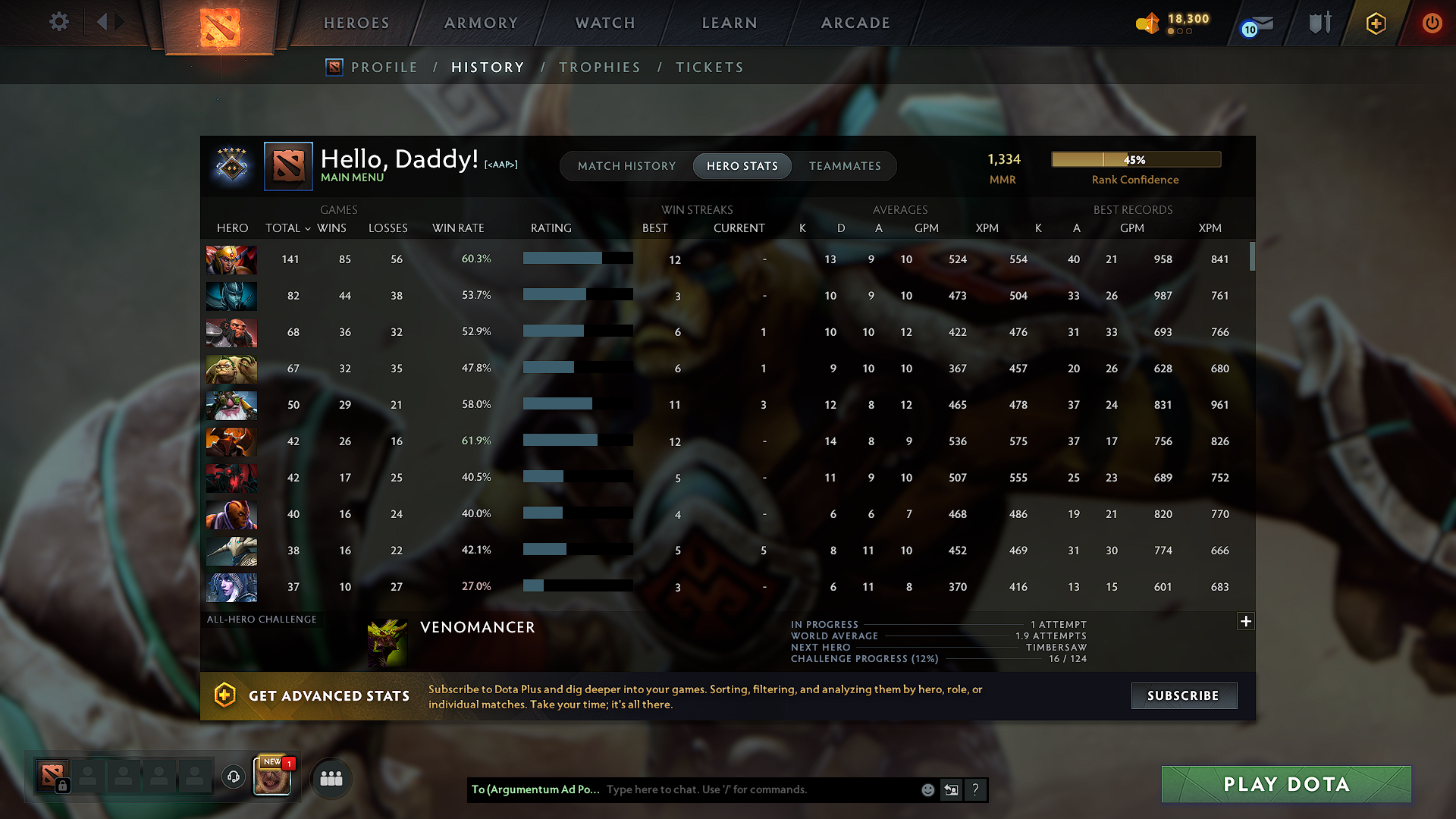Click the chat help question mark icon
The height and width of the screenshot is (819, 1456).
(975, 789)
